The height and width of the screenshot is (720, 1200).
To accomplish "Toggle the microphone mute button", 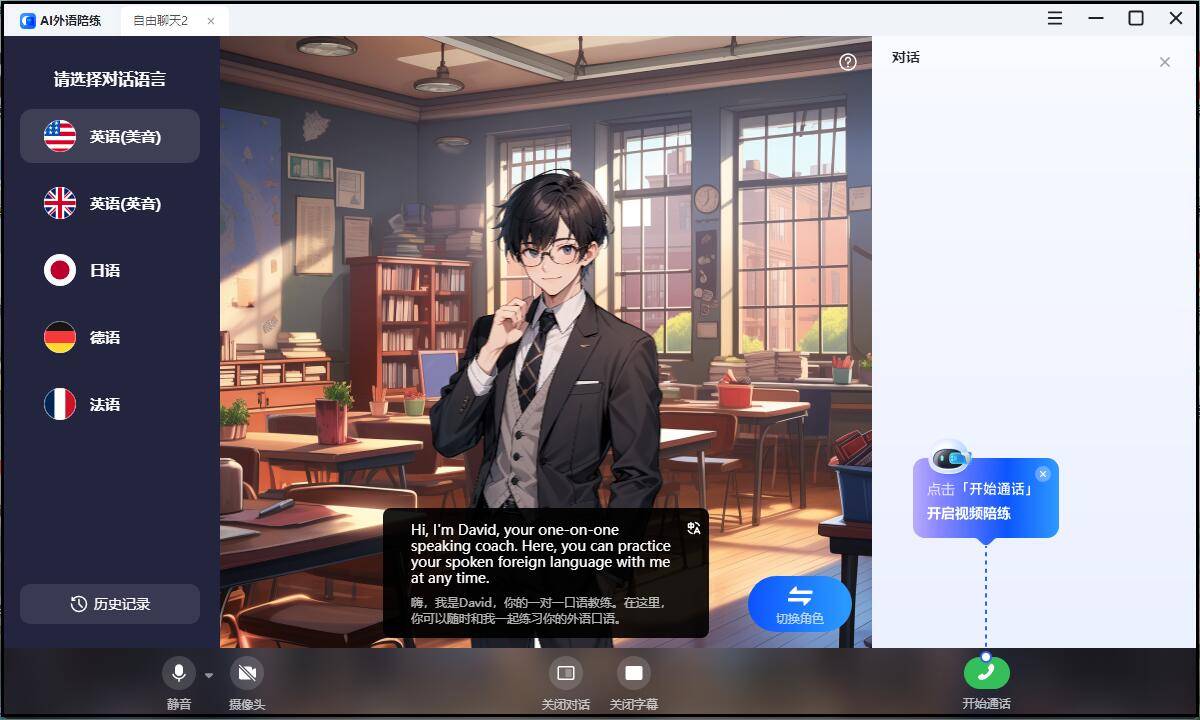I will (179, 673).
